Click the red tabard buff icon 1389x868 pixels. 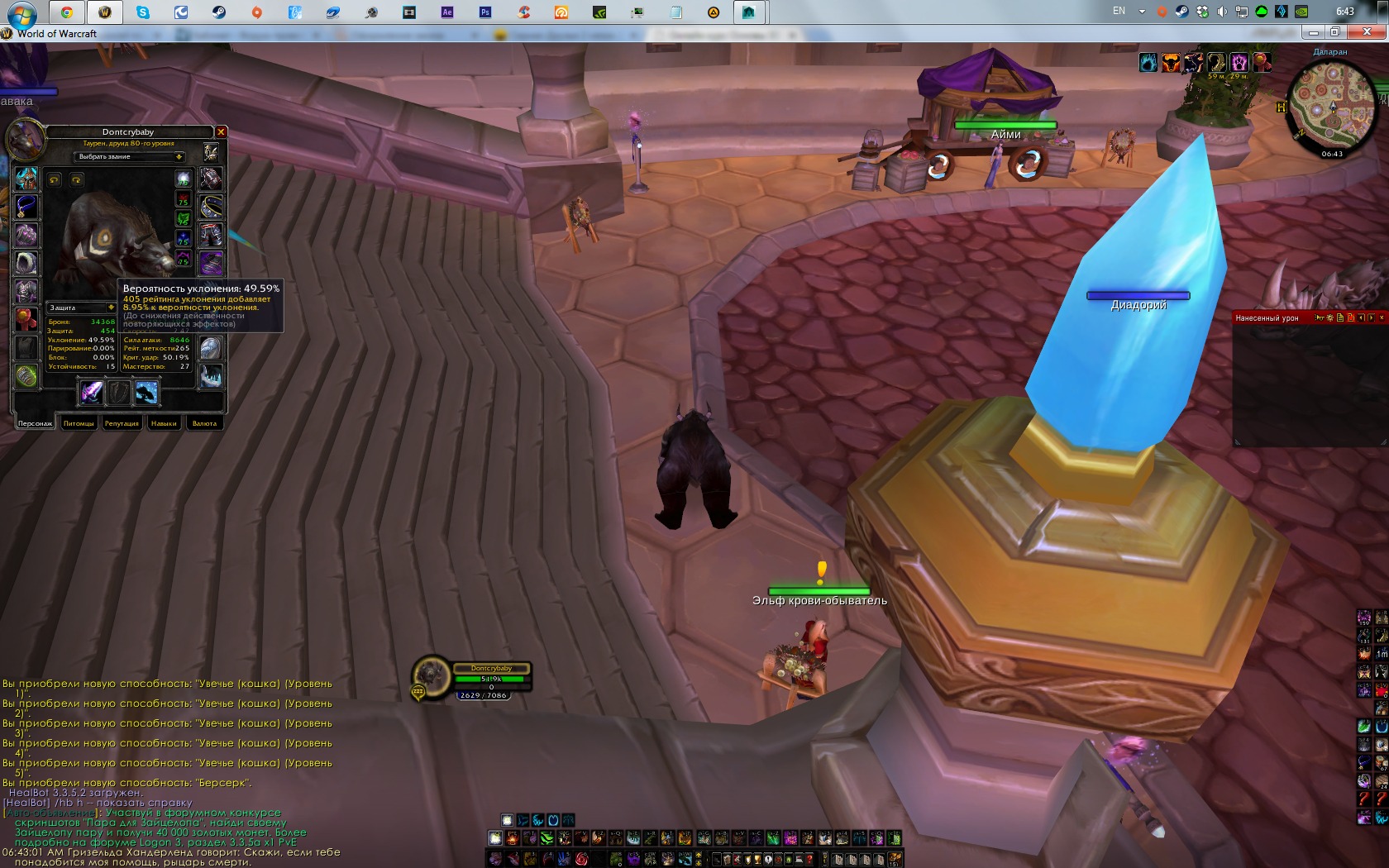click(x=1261, y=62)
